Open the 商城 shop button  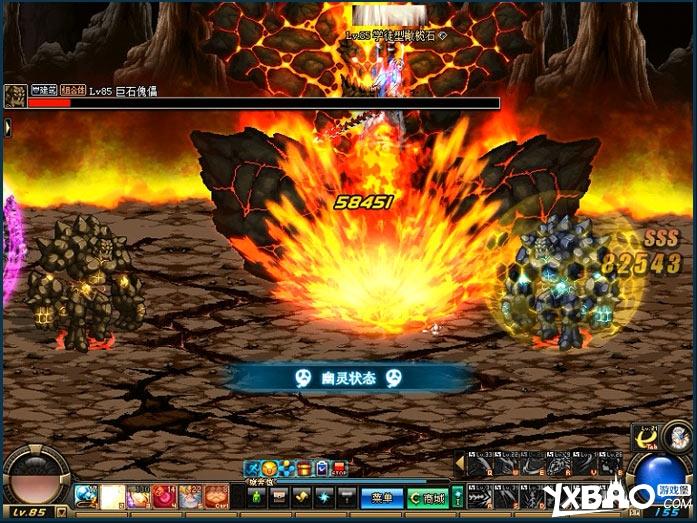coord(426,497)
